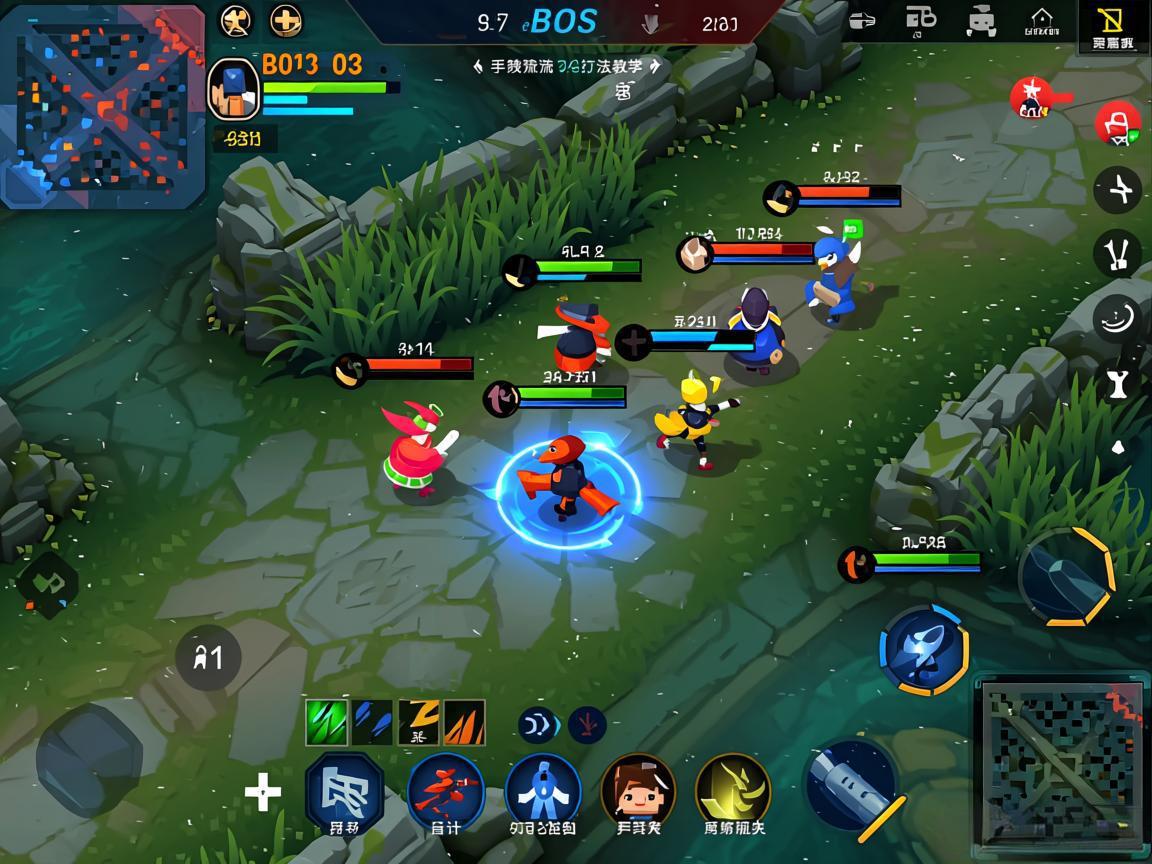Image resolution: width=1152 pixels, height=864 pixels.
Task: Use the blue standing figure ability
Action: point(543,791)
